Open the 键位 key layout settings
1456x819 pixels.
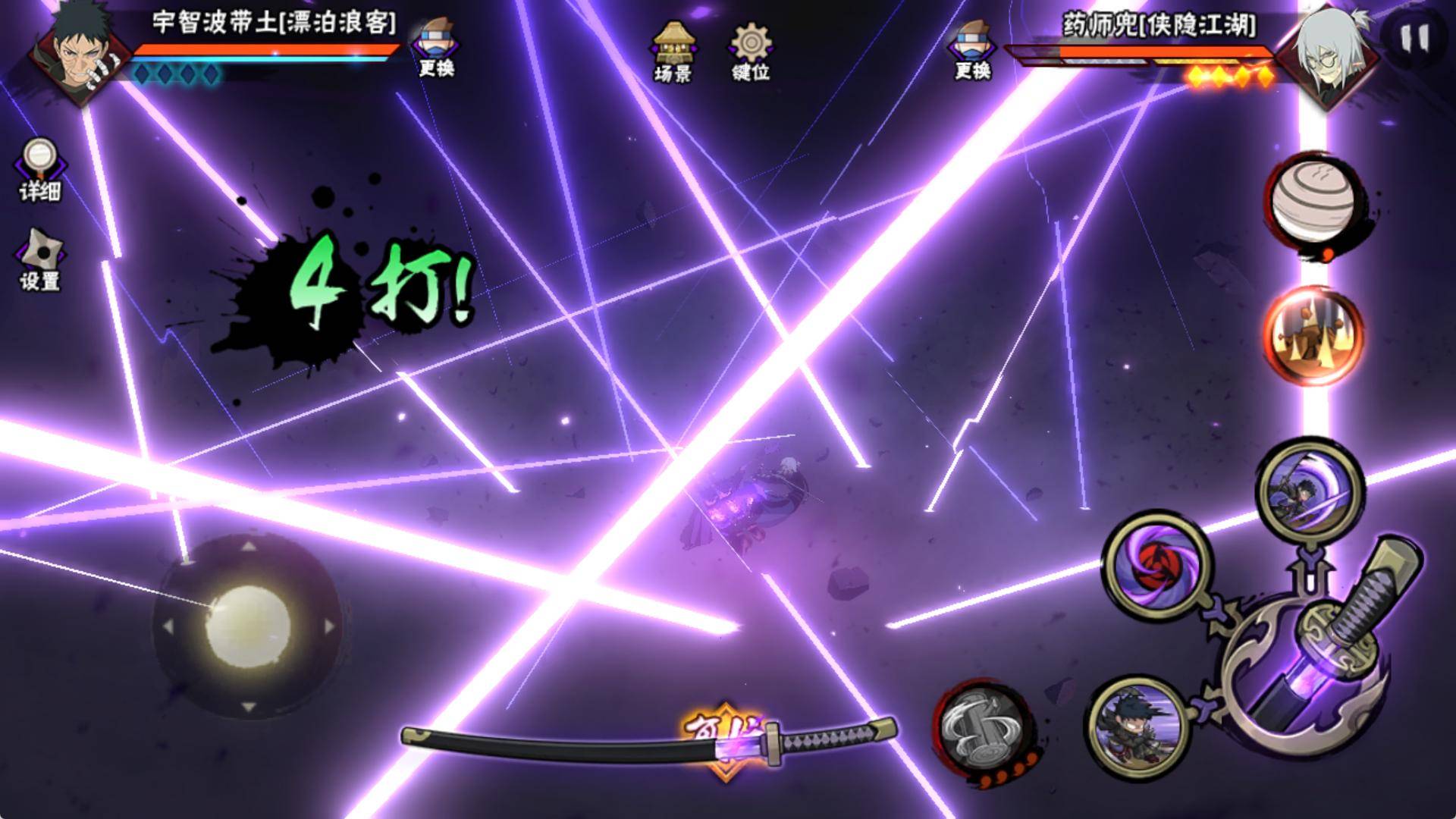pyautogui.click(x=751, y=50)
